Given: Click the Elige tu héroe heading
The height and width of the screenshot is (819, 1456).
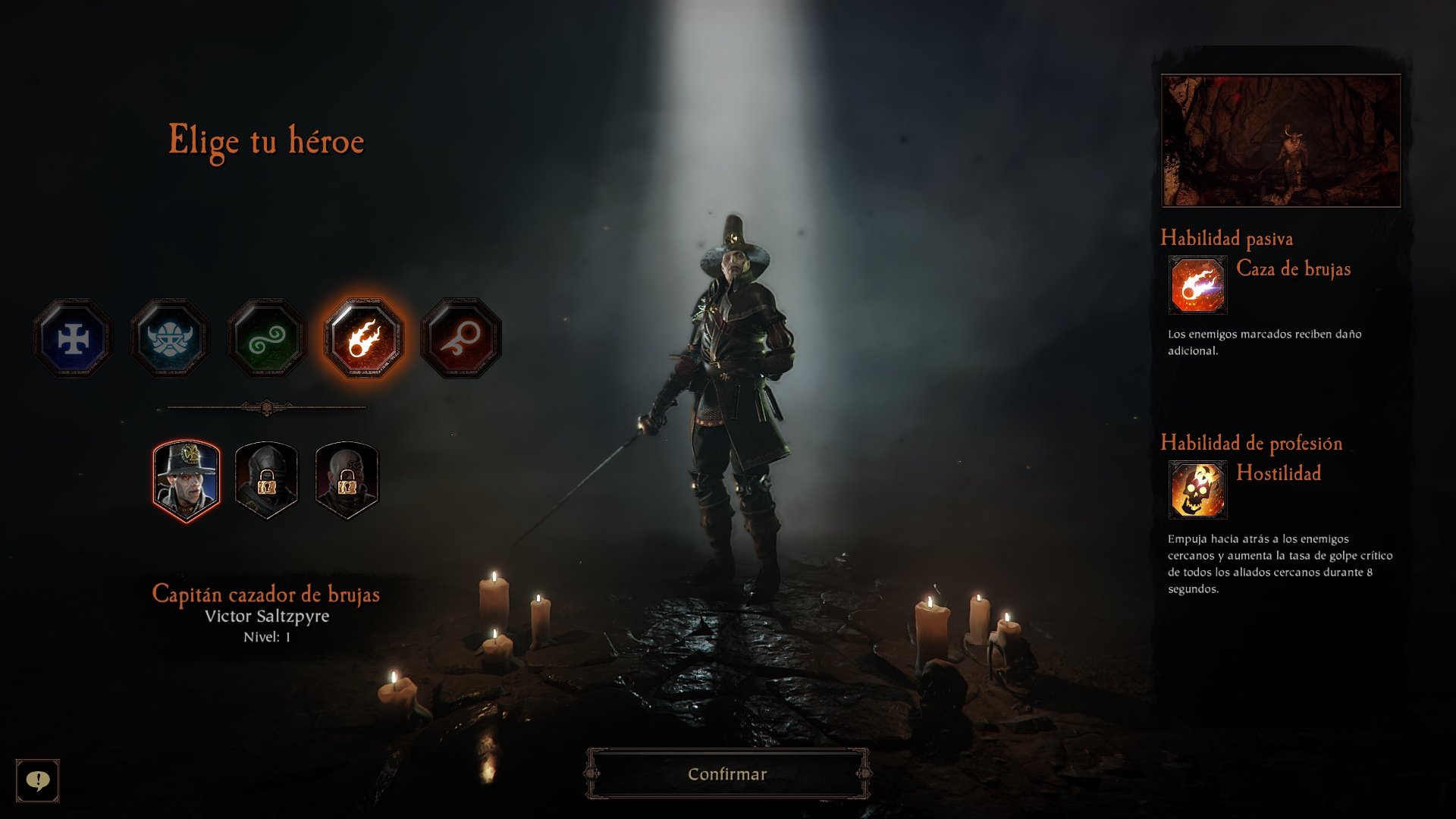Looking at the screenshot, I should coord(267,139).
